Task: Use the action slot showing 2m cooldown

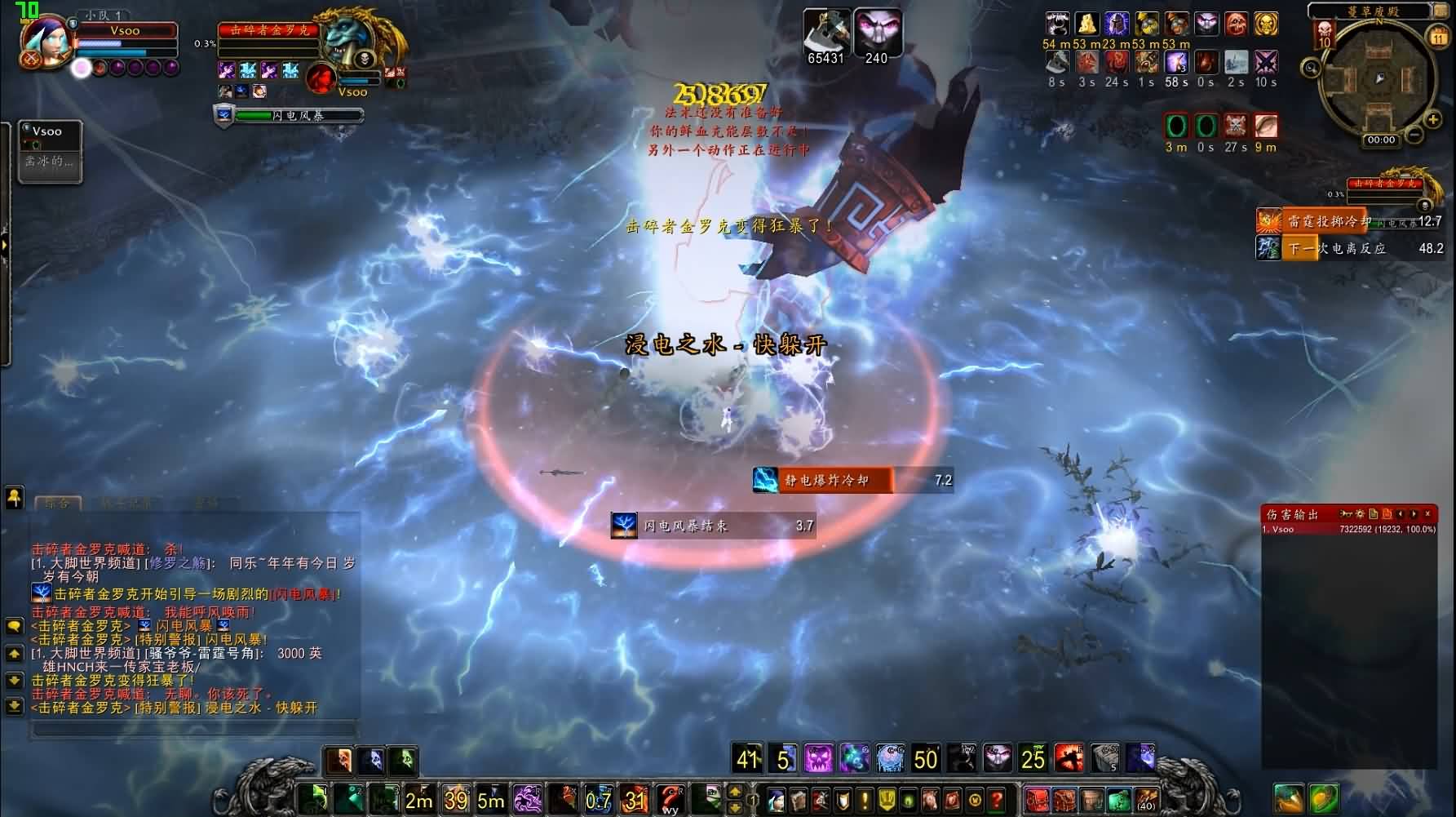Action: [418, 799]
